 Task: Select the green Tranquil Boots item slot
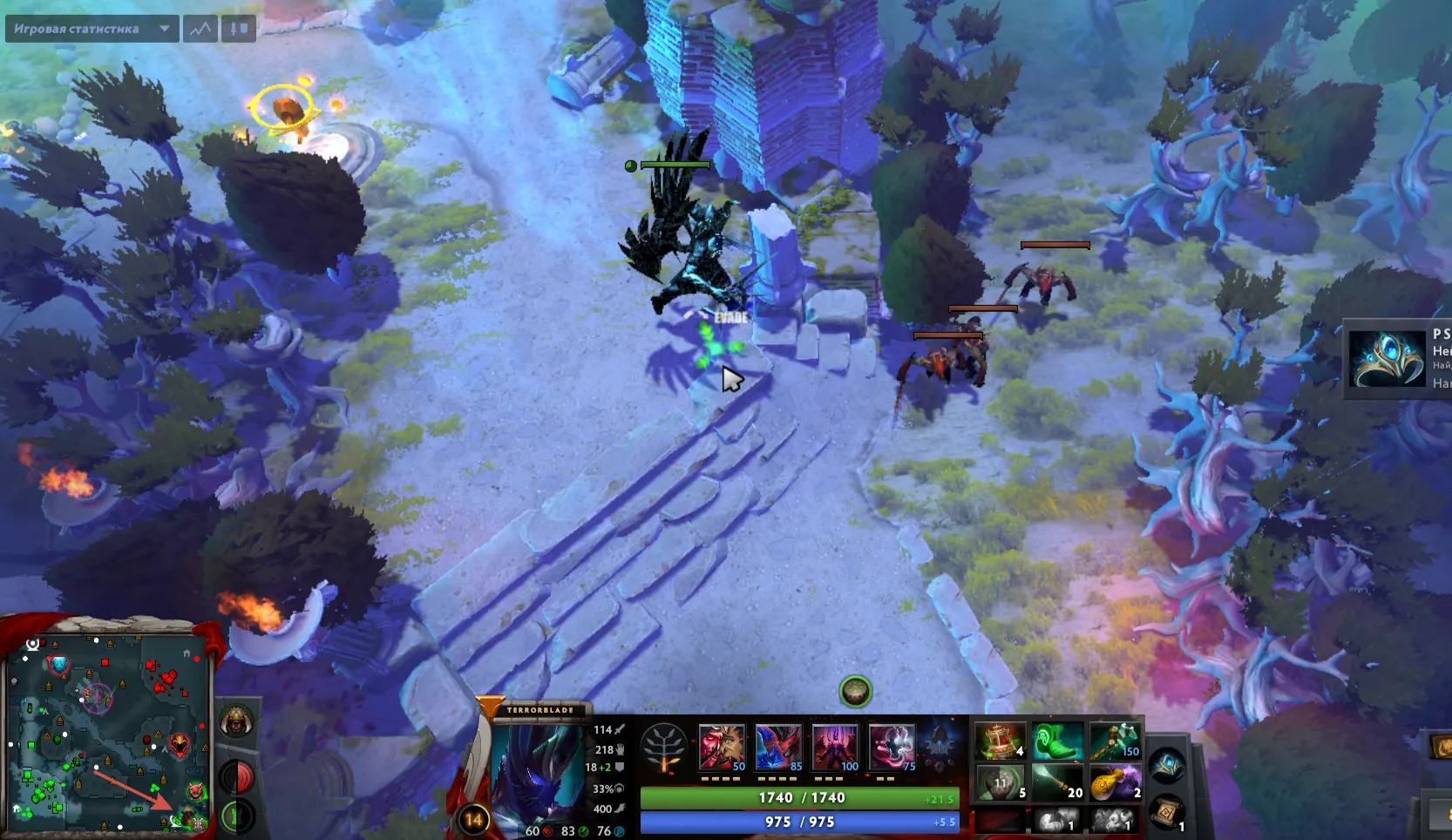1057,741
